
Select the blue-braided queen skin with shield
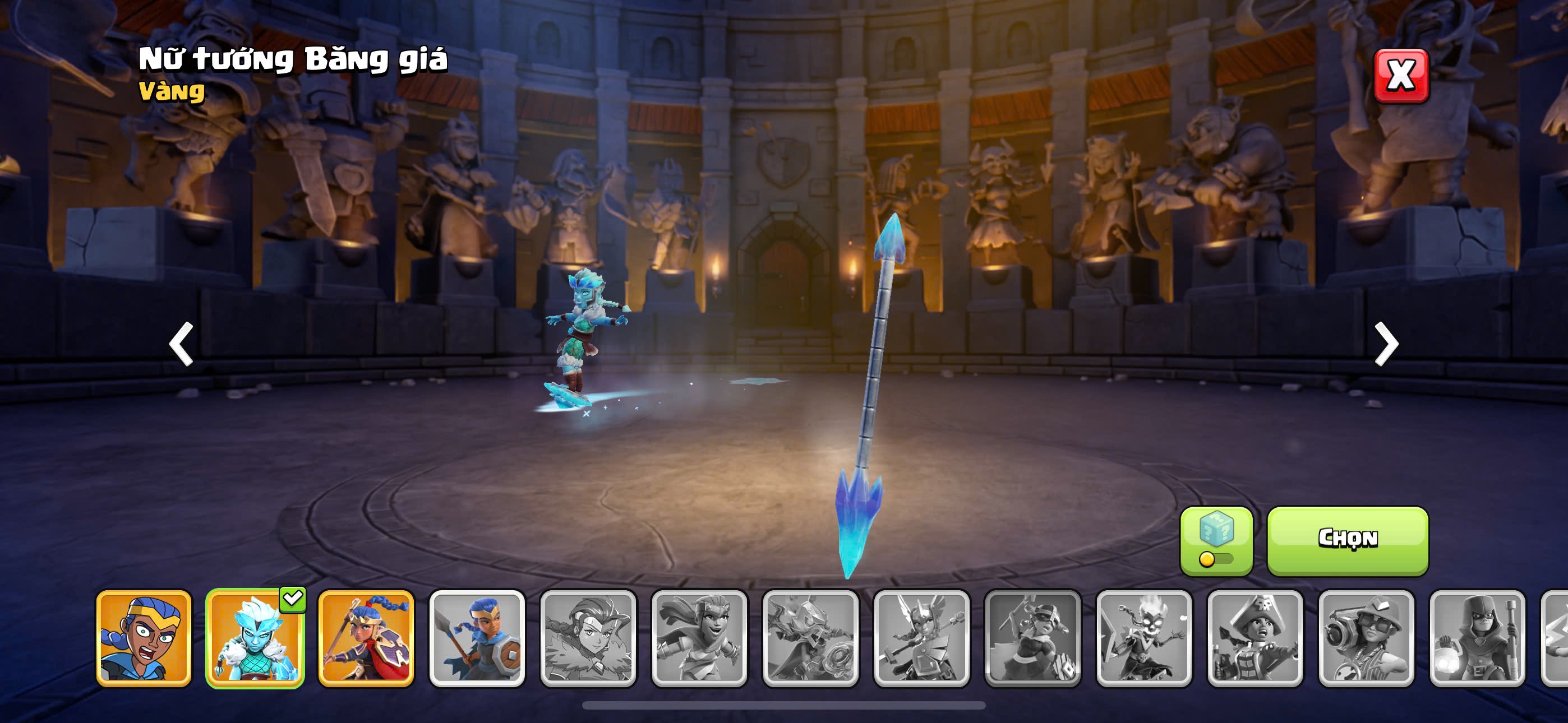tap(477, 638)
